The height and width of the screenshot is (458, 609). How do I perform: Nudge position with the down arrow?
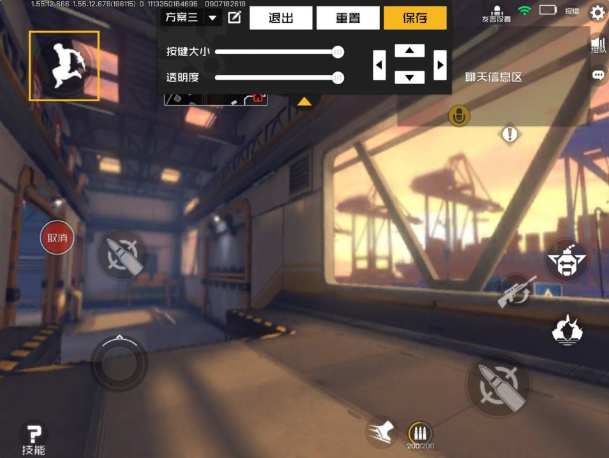(x=409, y=78)
